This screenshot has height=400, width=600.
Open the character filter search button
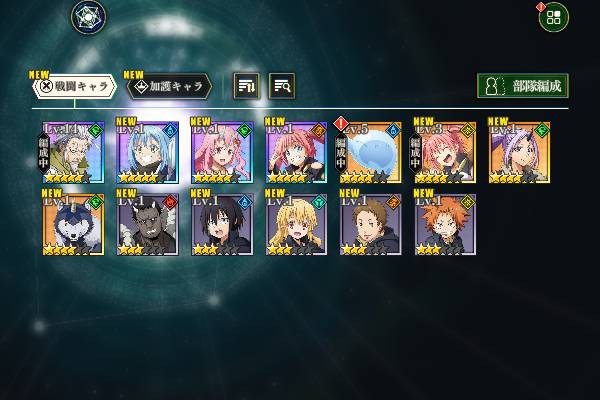point(282,86)
